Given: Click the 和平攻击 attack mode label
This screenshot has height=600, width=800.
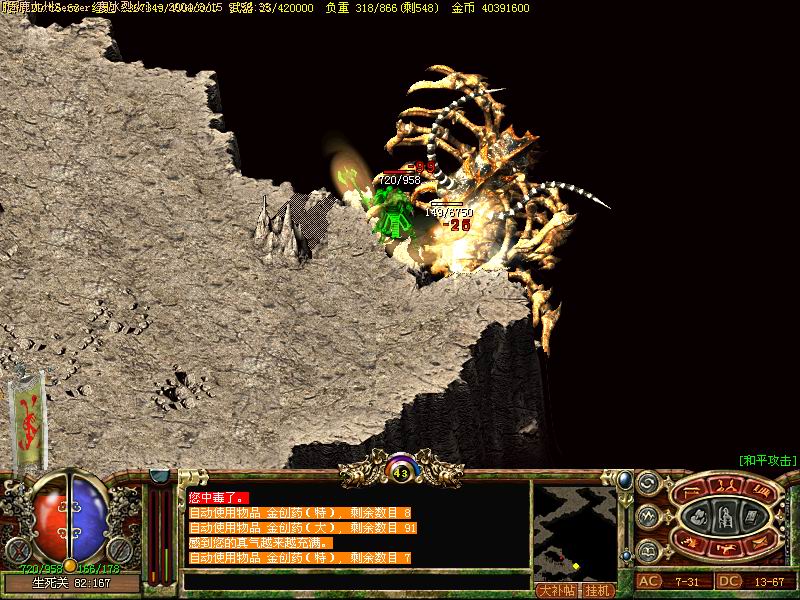Looking at the screenshot, I should (767, 461).
